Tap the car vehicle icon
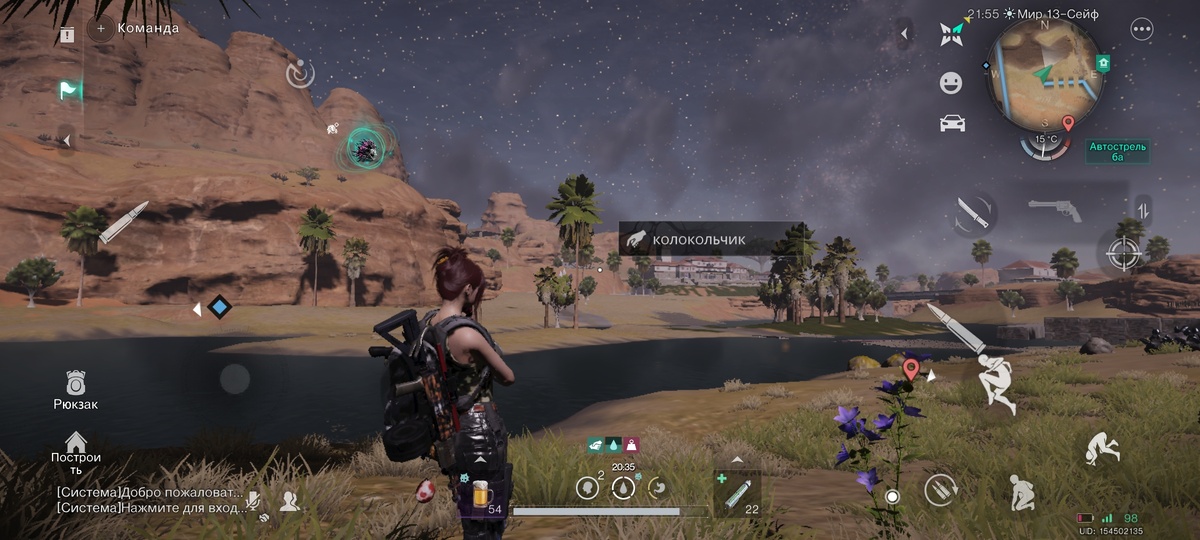 click(951, 123)
